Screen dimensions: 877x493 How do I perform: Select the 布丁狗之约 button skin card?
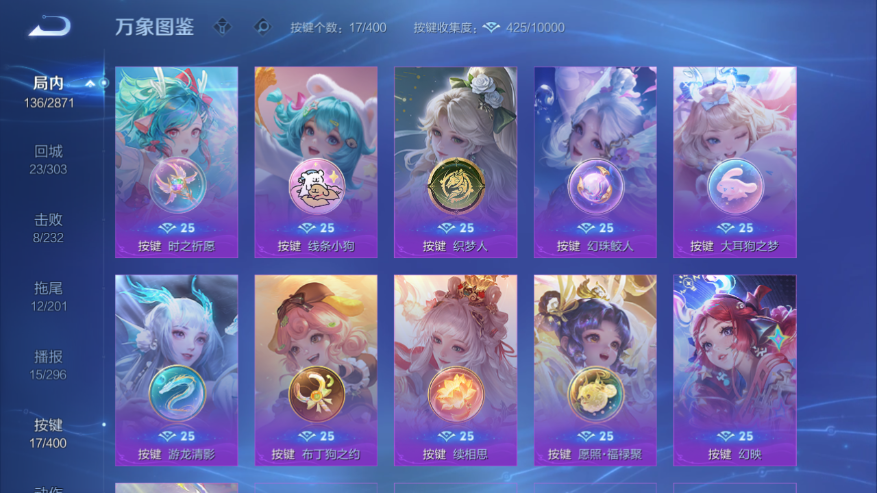click(316, 370)
